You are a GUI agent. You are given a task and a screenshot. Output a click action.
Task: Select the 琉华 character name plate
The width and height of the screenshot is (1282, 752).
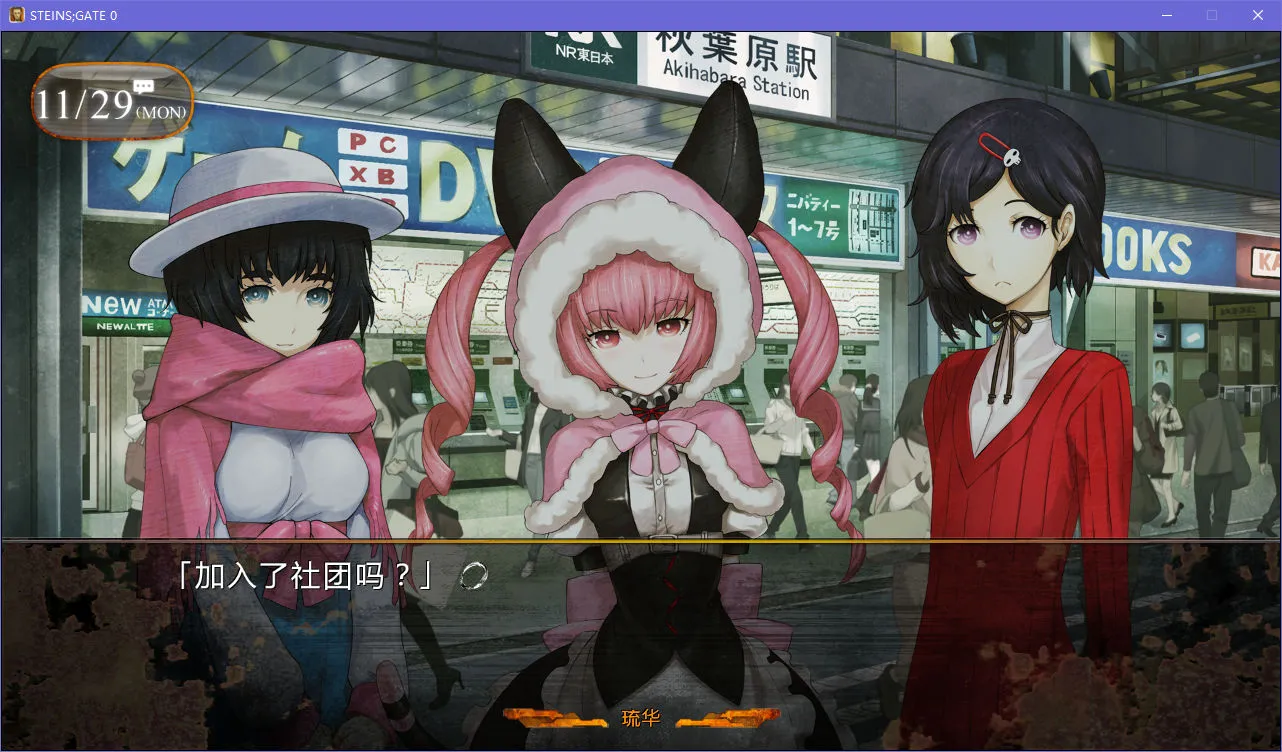pyautogui.click(x=640, y=716)
